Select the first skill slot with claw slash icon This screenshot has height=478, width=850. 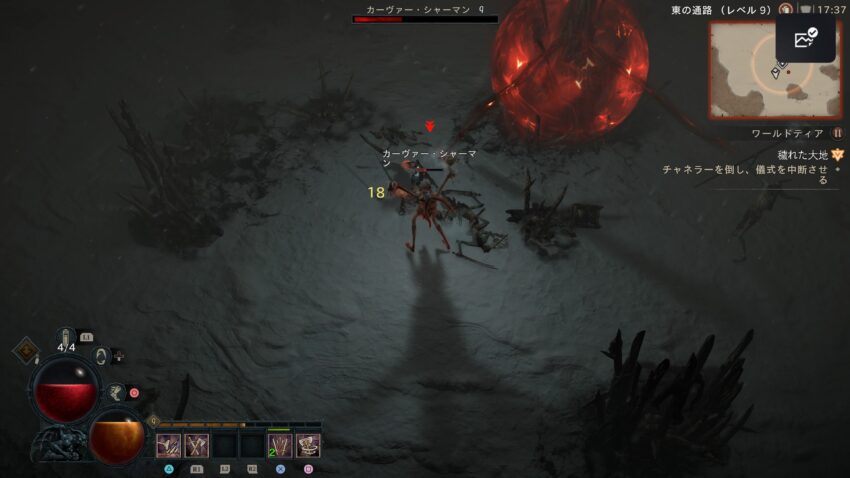169,445
